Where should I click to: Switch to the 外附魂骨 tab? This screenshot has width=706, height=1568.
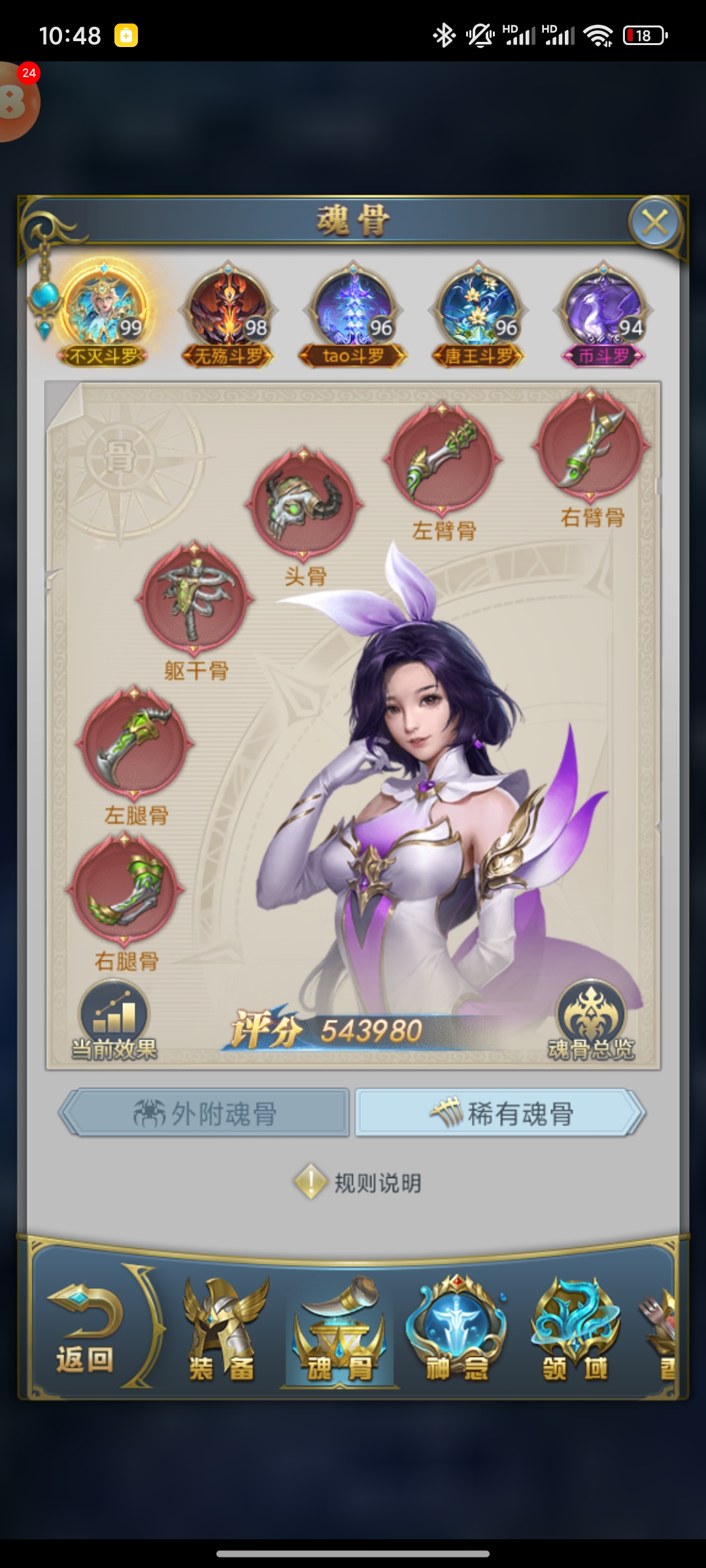[205, 1113]
